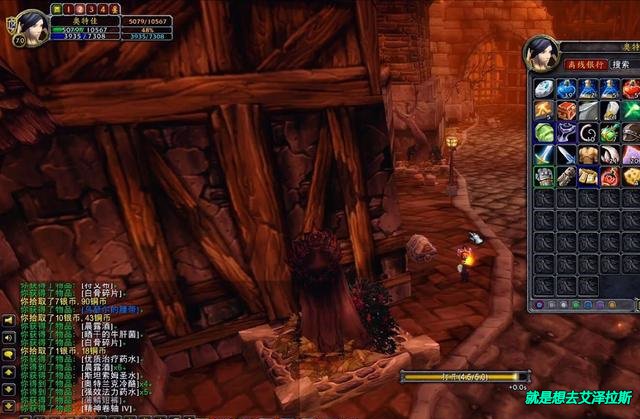
Task: Select the steel dagger item in the bag
Action: click(566, 154)
